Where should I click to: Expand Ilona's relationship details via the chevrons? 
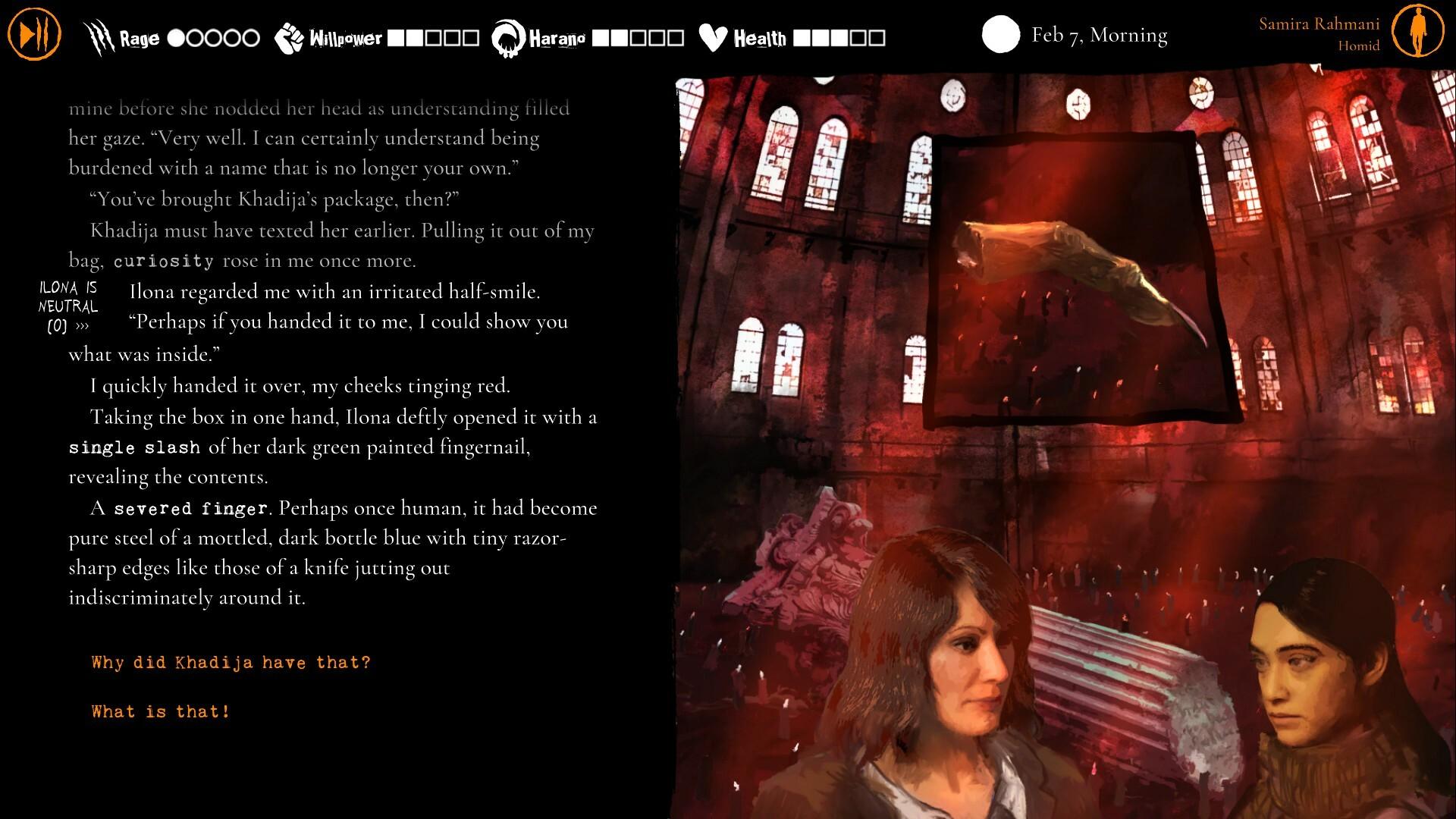83,326
